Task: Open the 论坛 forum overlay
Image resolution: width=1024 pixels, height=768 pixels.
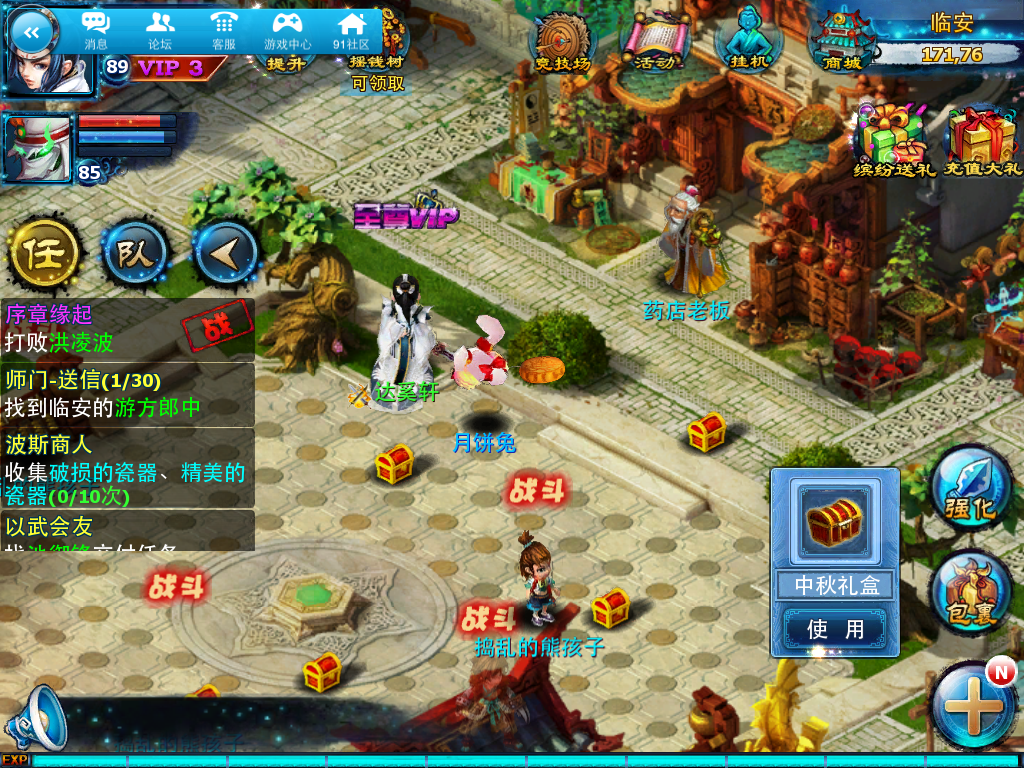Action: [x=160, y=30]
